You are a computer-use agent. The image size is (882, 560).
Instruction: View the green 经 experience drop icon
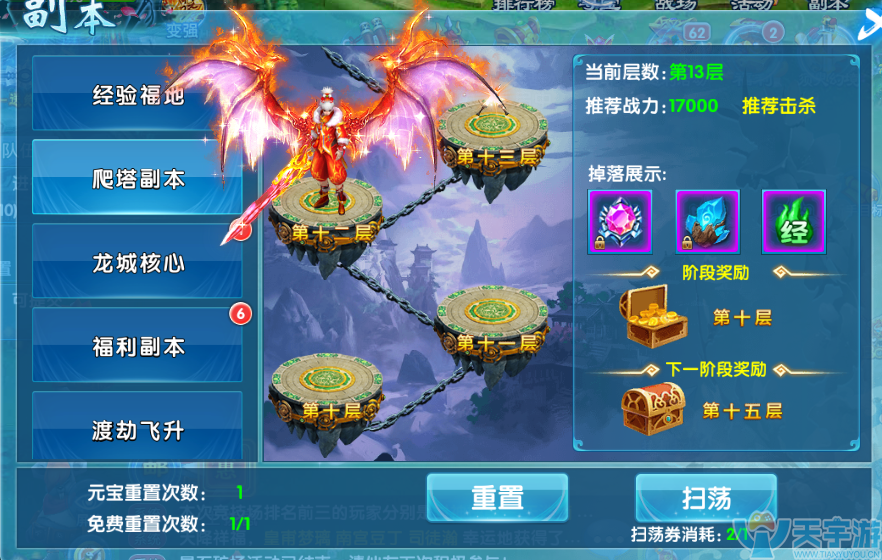click(x=794, y=222)
